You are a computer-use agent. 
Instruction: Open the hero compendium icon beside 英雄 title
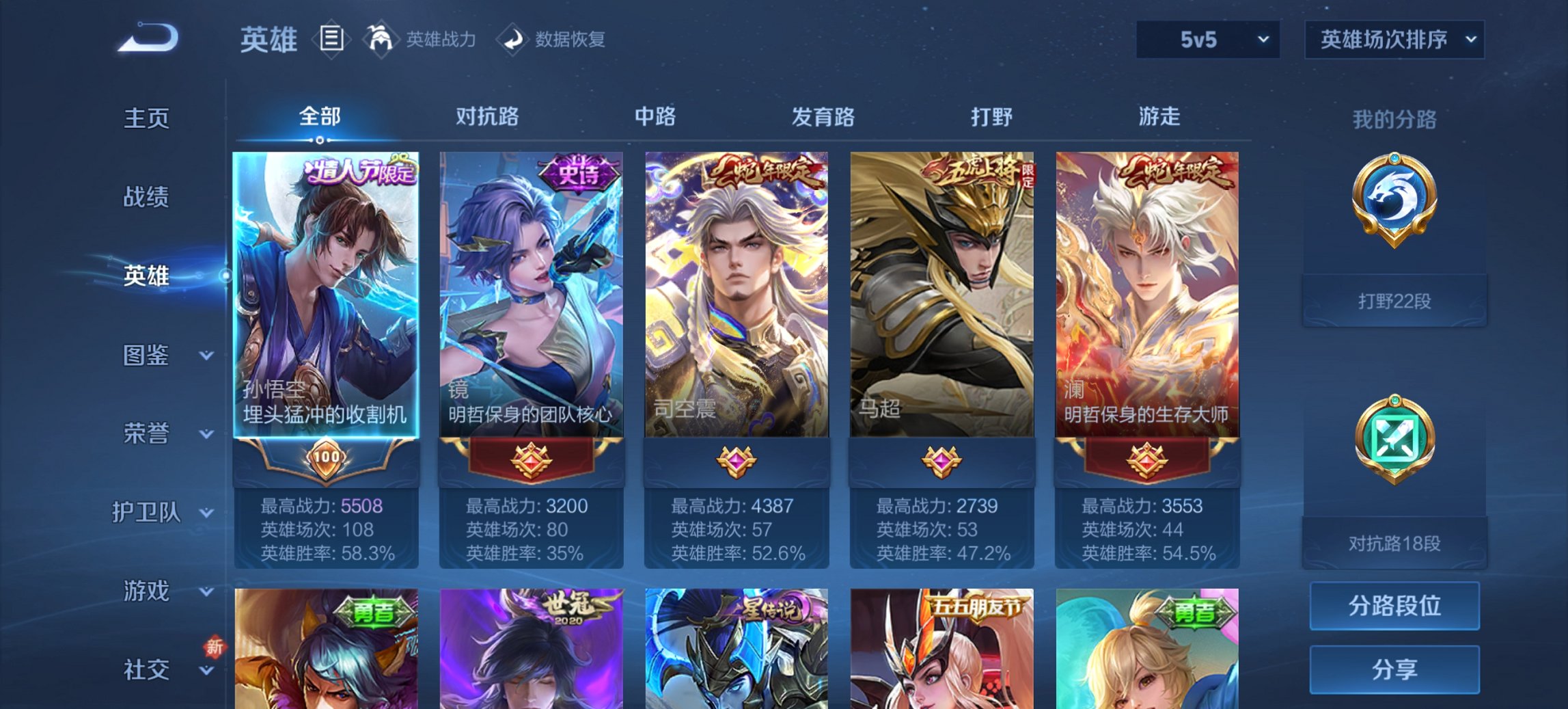click(333, 40)
